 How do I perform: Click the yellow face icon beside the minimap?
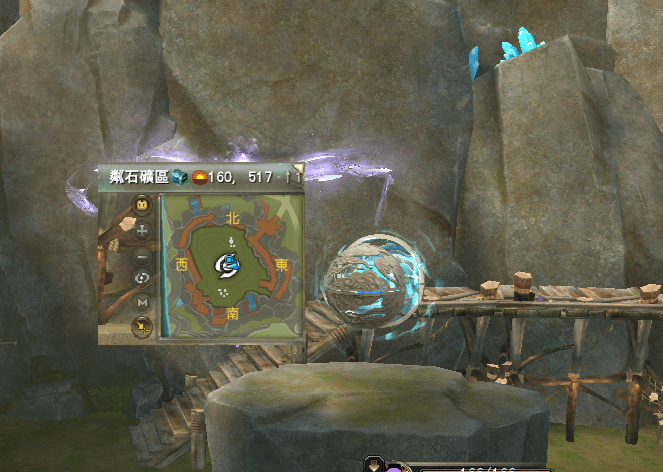[x=142, y=206]
